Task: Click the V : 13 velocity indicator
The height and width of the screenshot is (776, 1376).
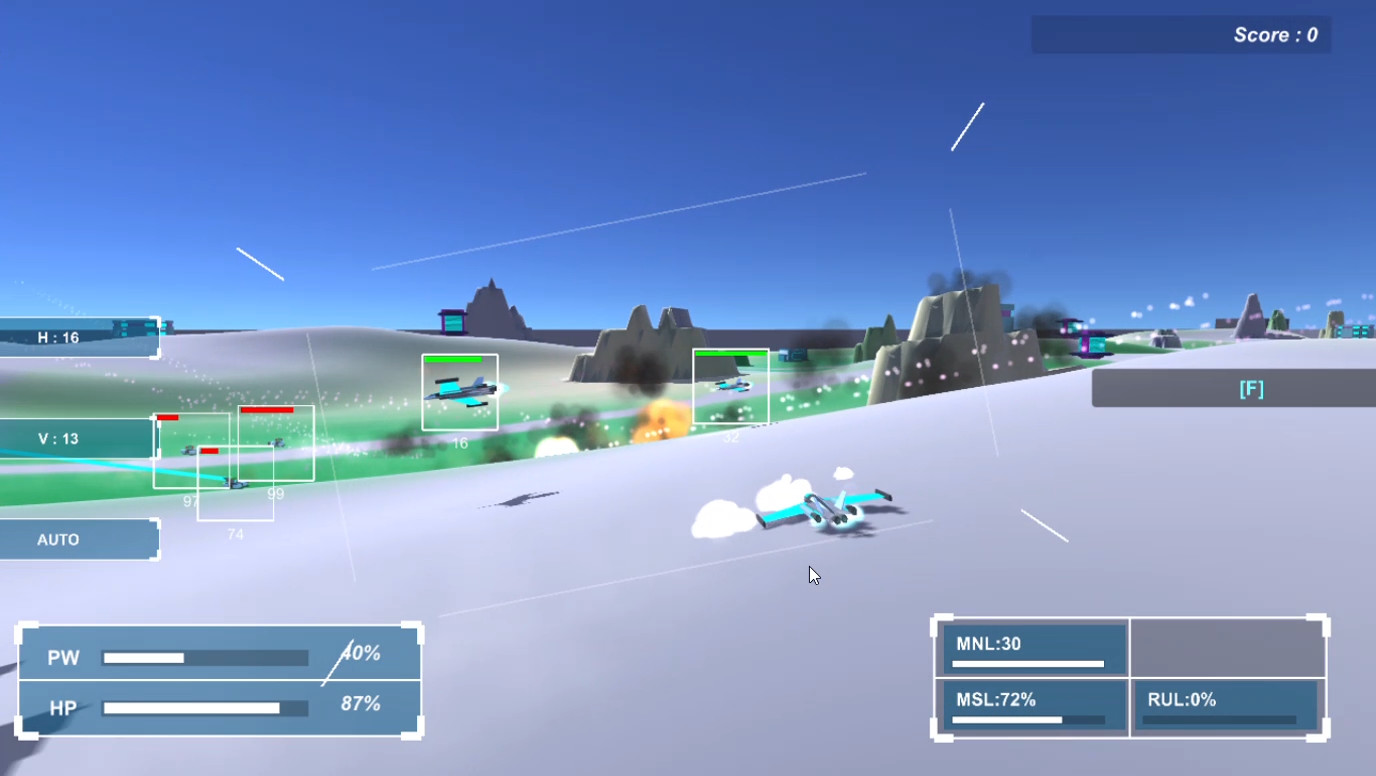Action: (75, 438)
